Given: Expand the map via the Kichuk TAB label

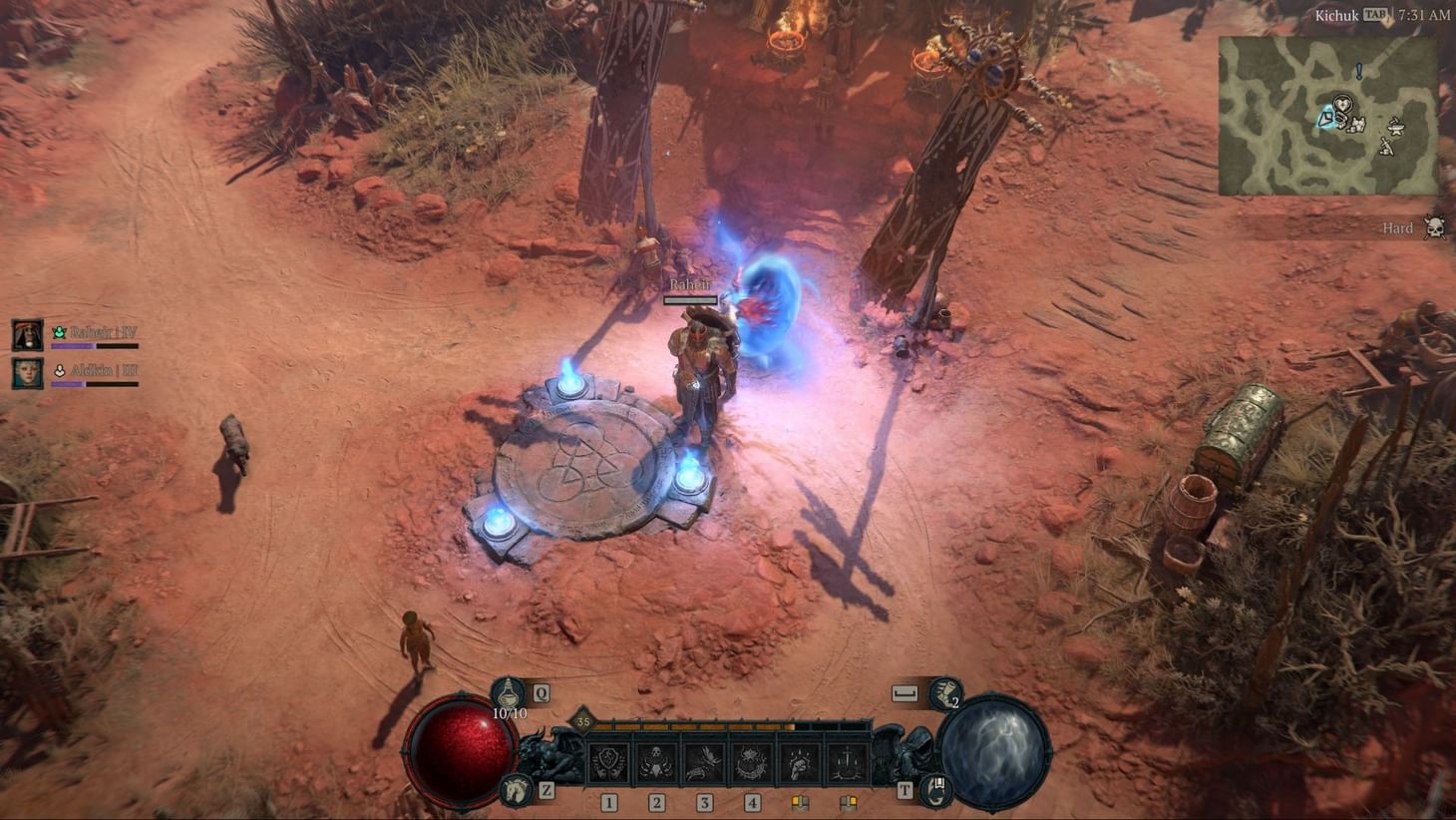Looking at the screenshot, I should [x=1348, y=15].
